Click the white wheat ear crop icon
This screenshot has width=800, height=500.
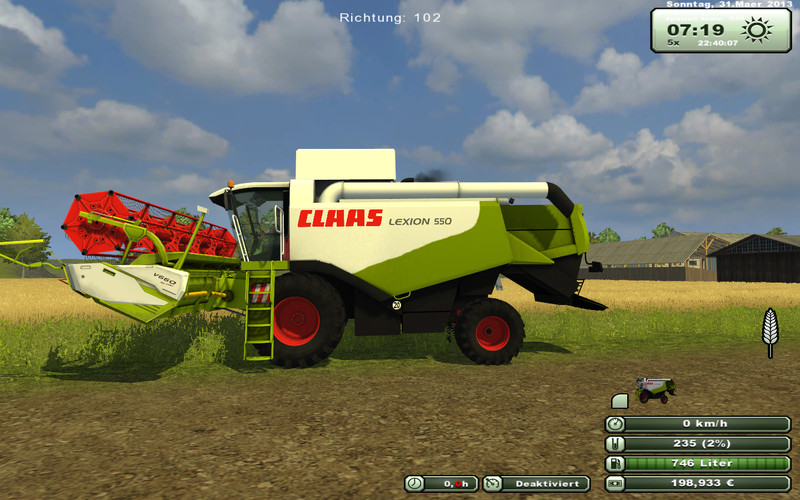click(x=770, y=332)
